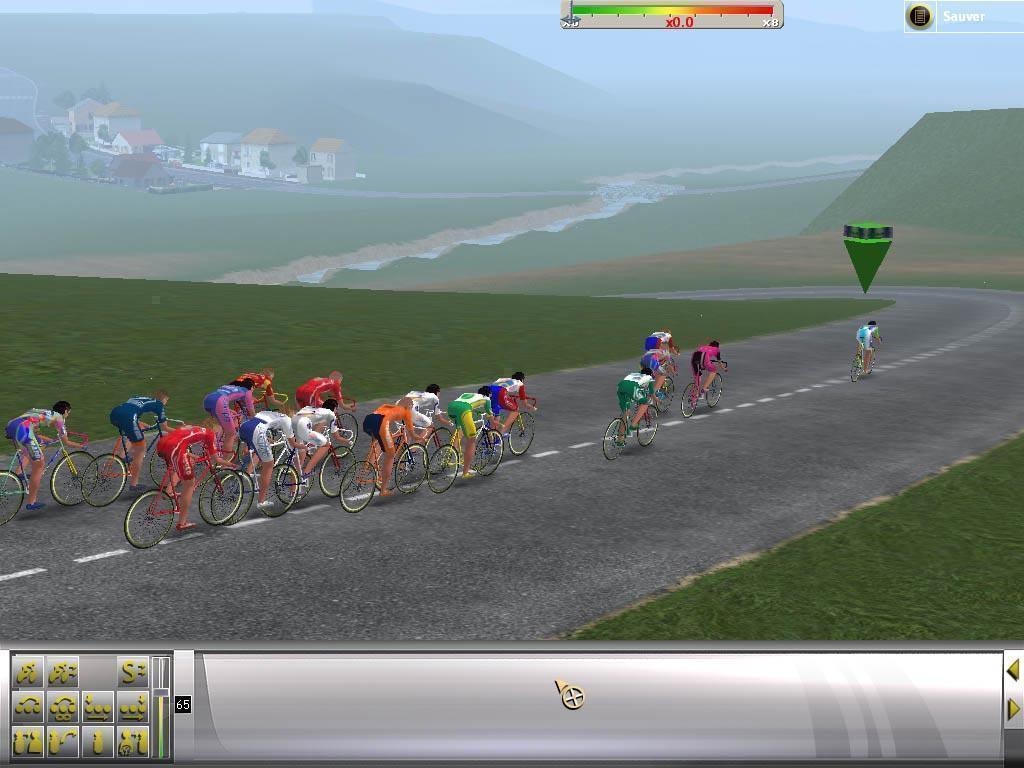Click the right-pointing yellow arrow
The height and width of the screenshot is (768, 1024).
coord(1012,709)
